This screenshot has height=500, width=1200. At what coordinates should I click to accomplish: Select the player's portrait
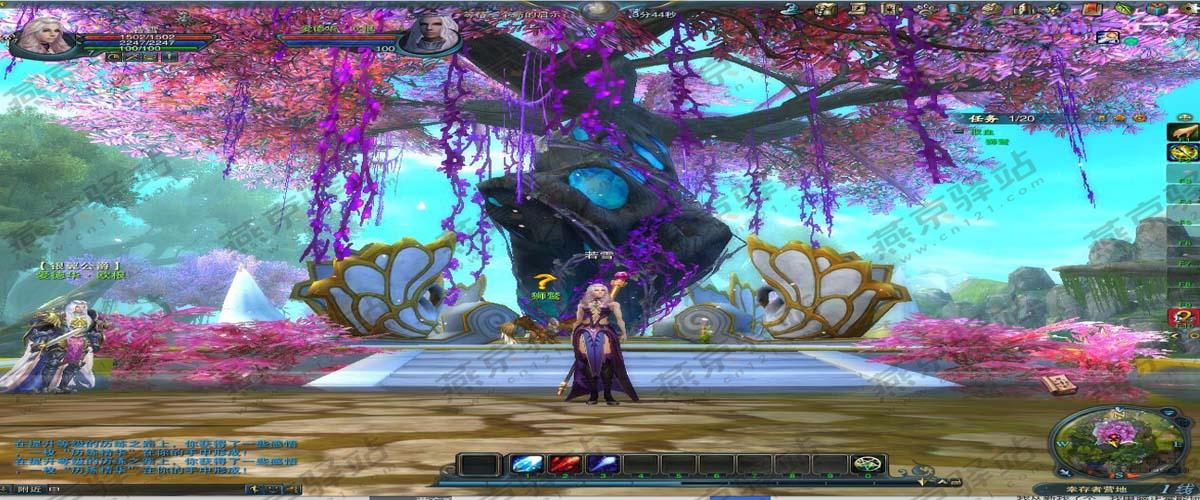click(x=45, y=36)
